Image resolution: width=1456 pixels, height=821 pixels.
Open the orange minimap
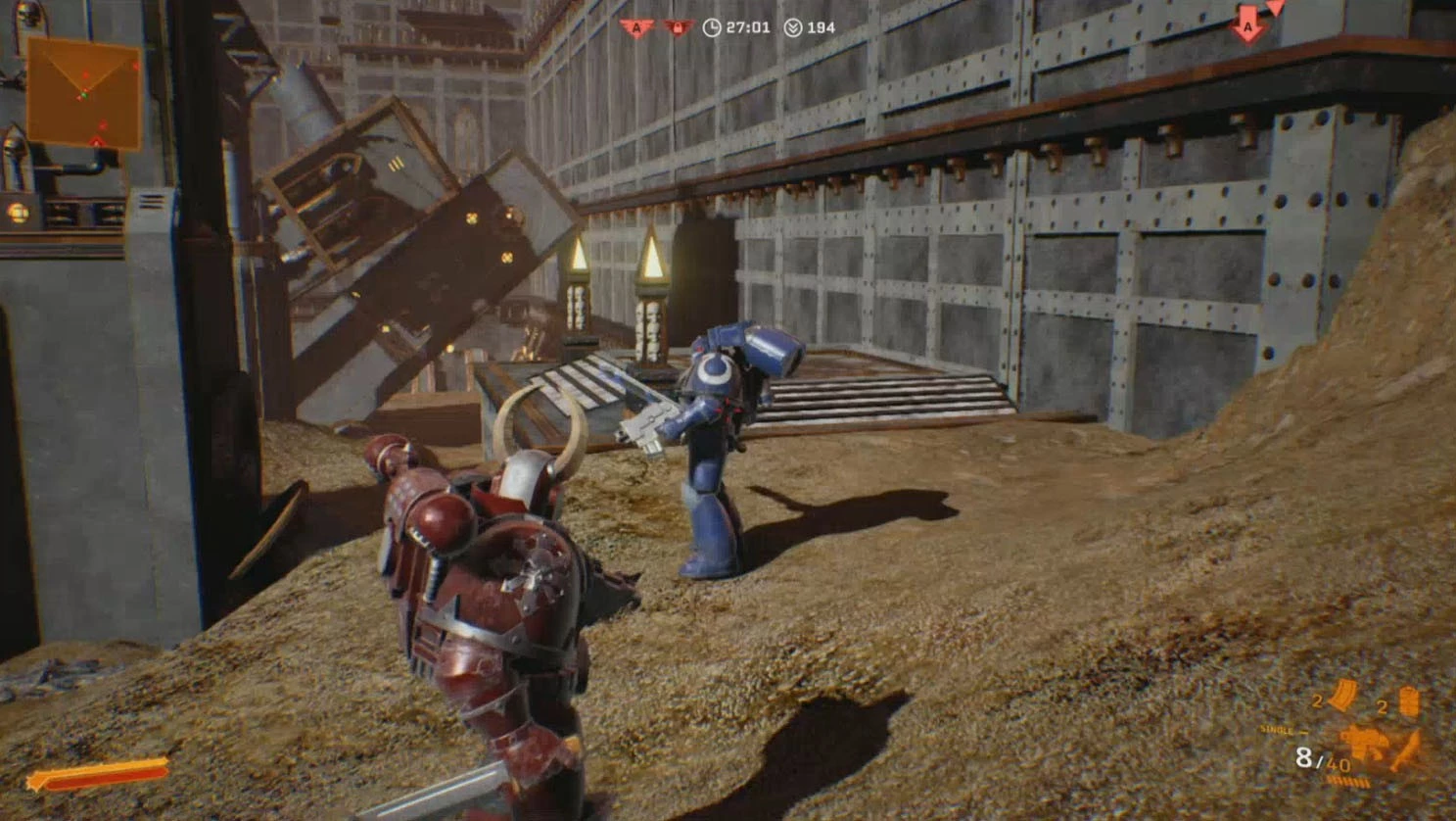83,93
